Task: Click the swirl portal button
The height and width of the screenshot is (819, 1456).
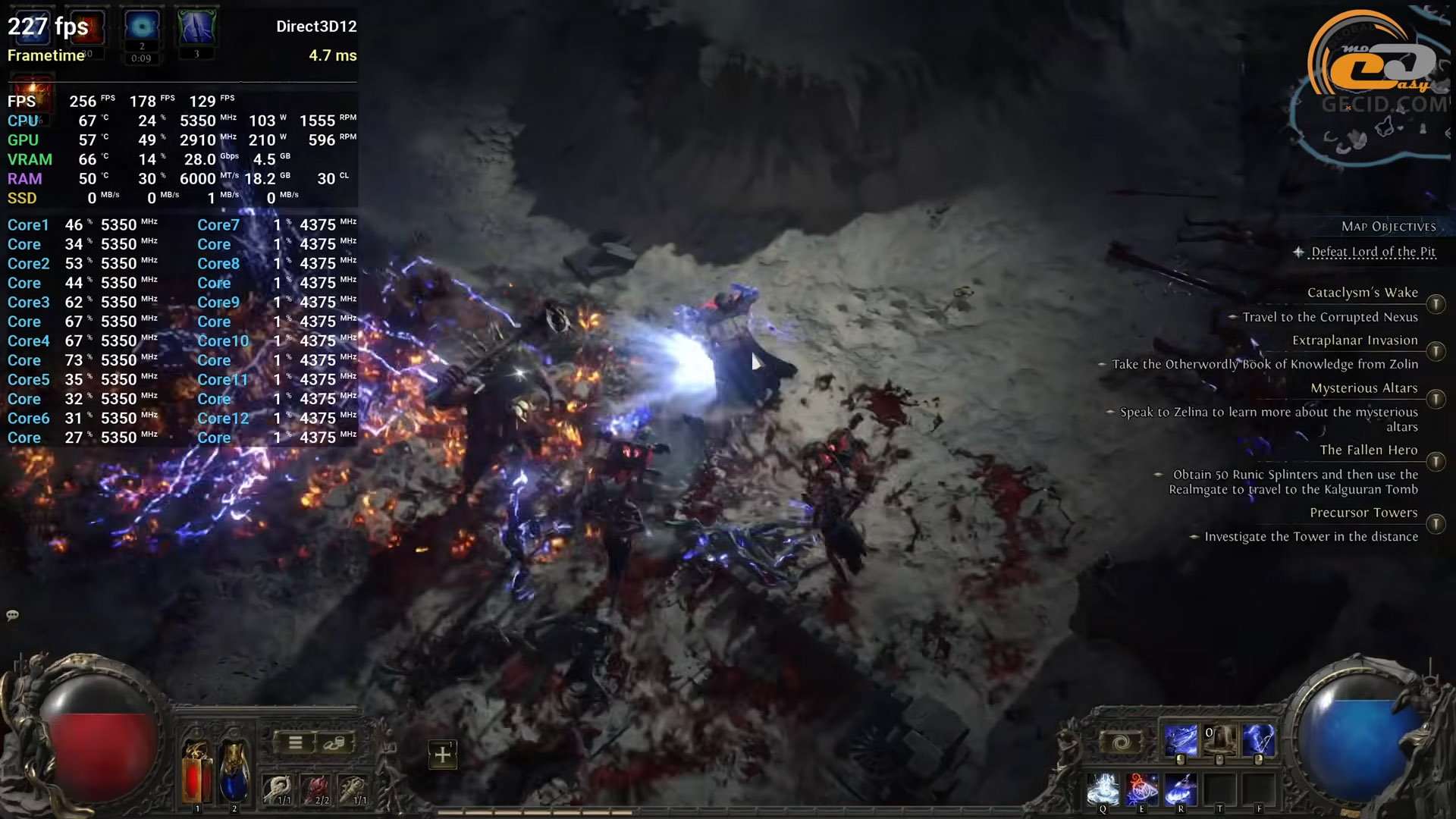Action: tap(1122, 742)
